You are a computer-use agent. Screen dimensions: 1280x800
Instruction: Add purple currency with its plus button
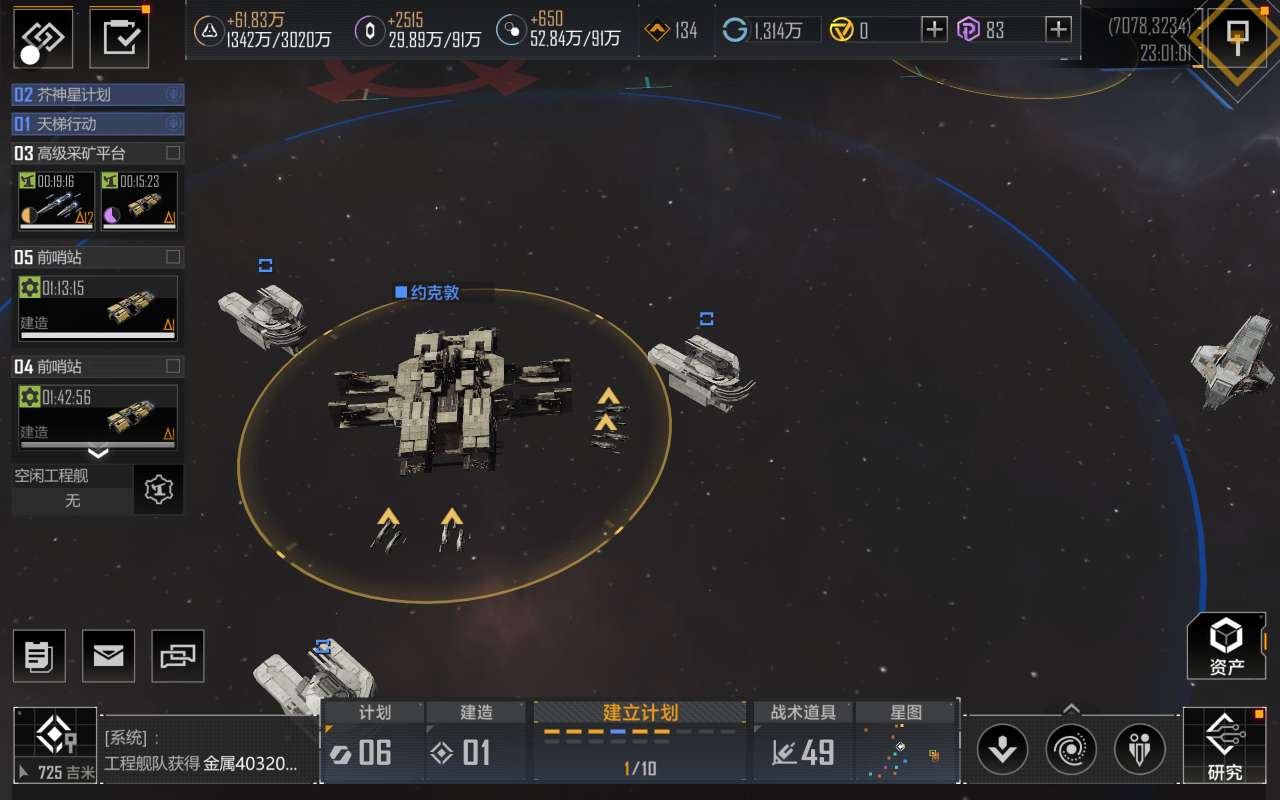[x=1058, y=30]
